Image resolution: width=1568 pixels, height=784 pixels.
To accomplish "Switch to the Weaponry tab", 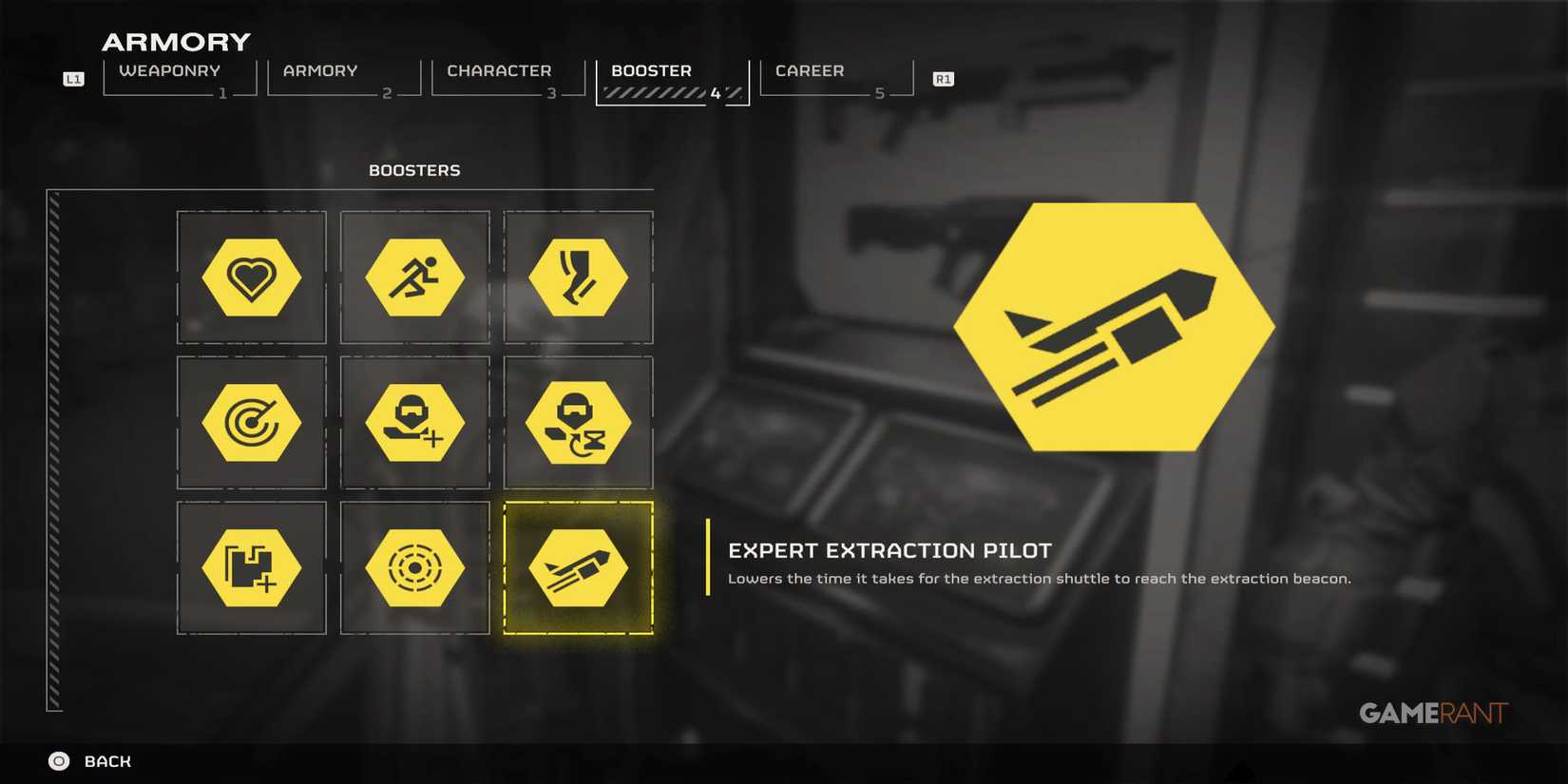I will [x=169, y=70].
